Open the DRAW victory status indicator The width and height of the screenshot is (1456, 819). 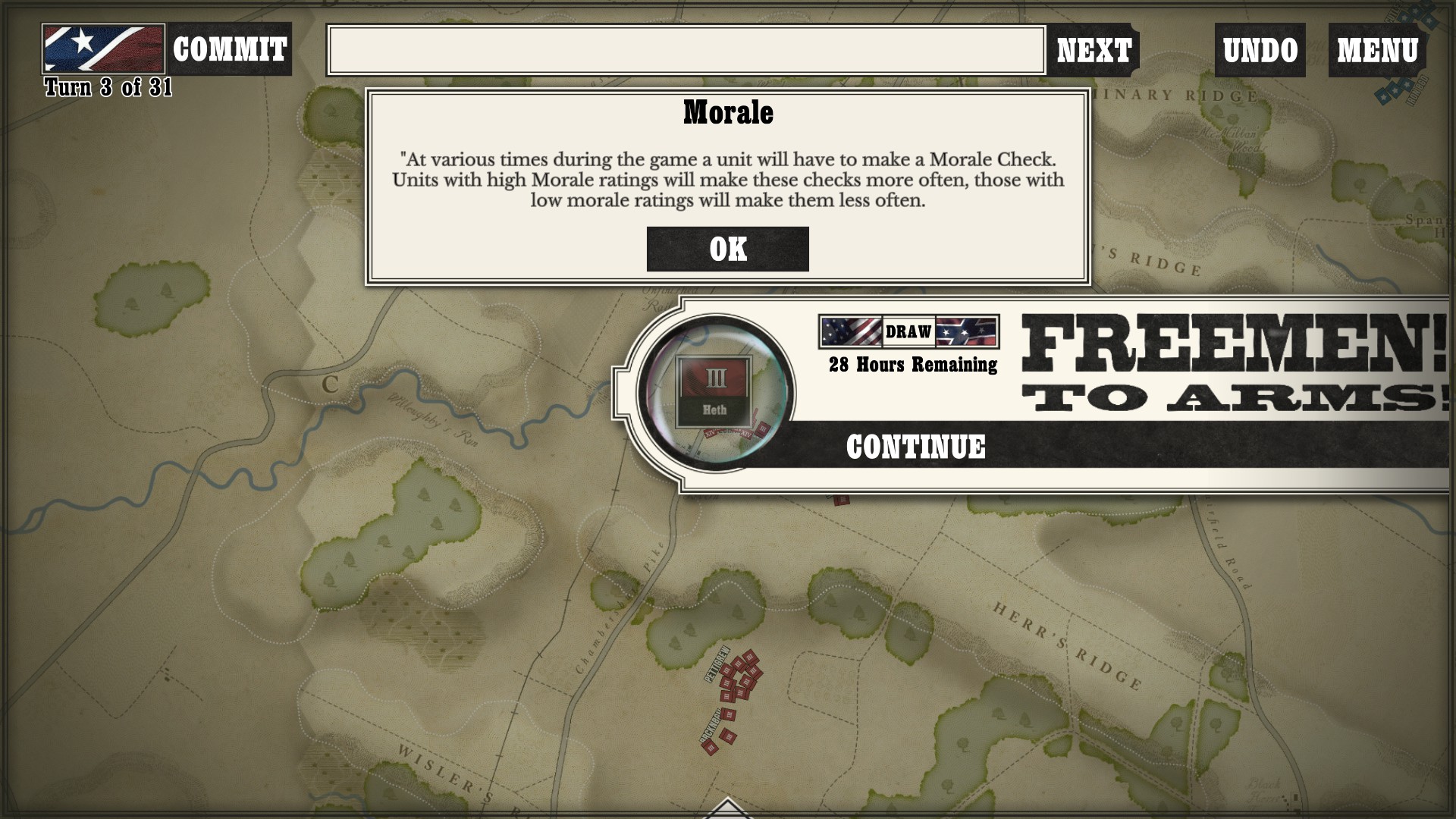(908, 331)
